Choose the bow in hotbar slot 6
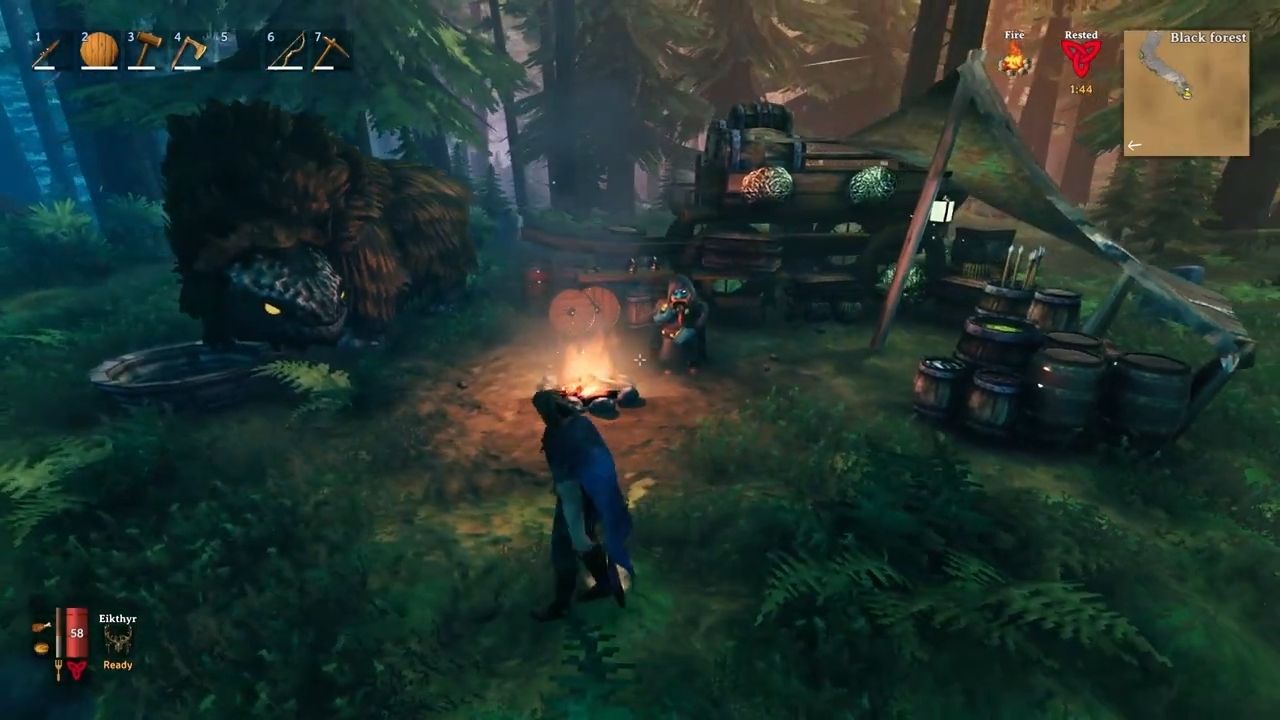 (286, 51)
